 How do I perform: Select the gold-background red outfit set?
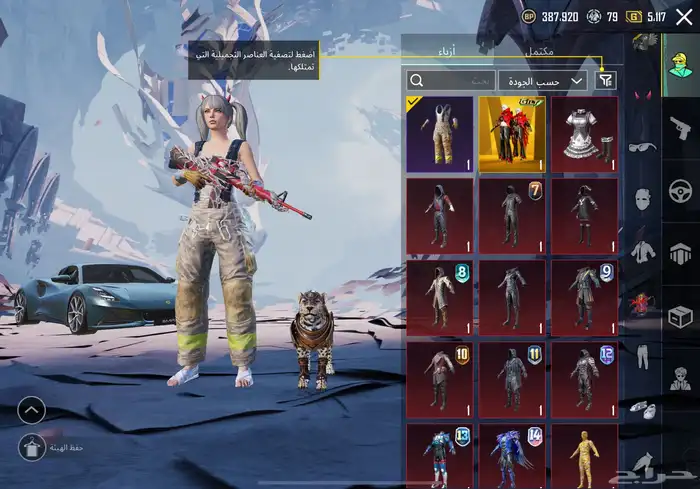pos(512,133)
